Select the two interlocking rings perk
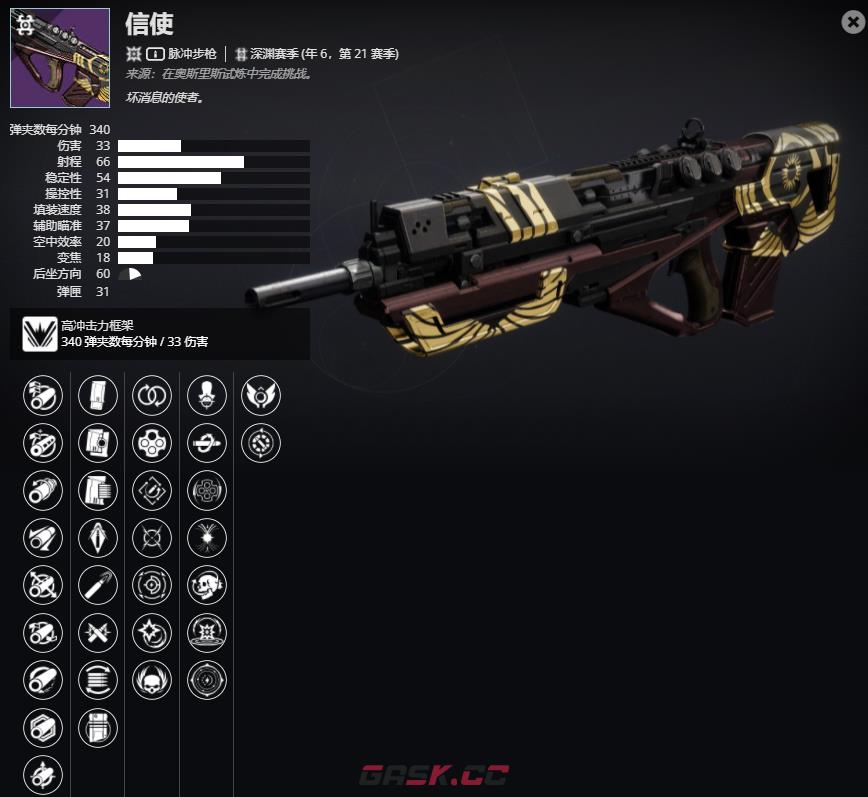868x797 pixels. click(152, 395)
